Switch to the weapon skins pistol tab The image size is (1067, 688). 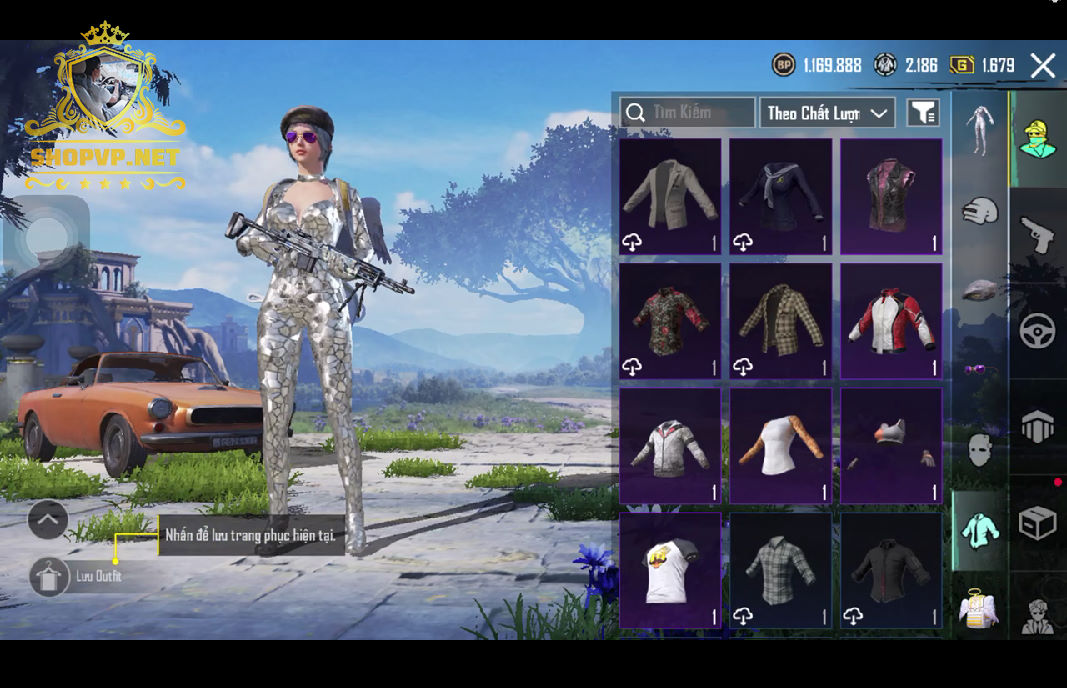coord(1037,236)
